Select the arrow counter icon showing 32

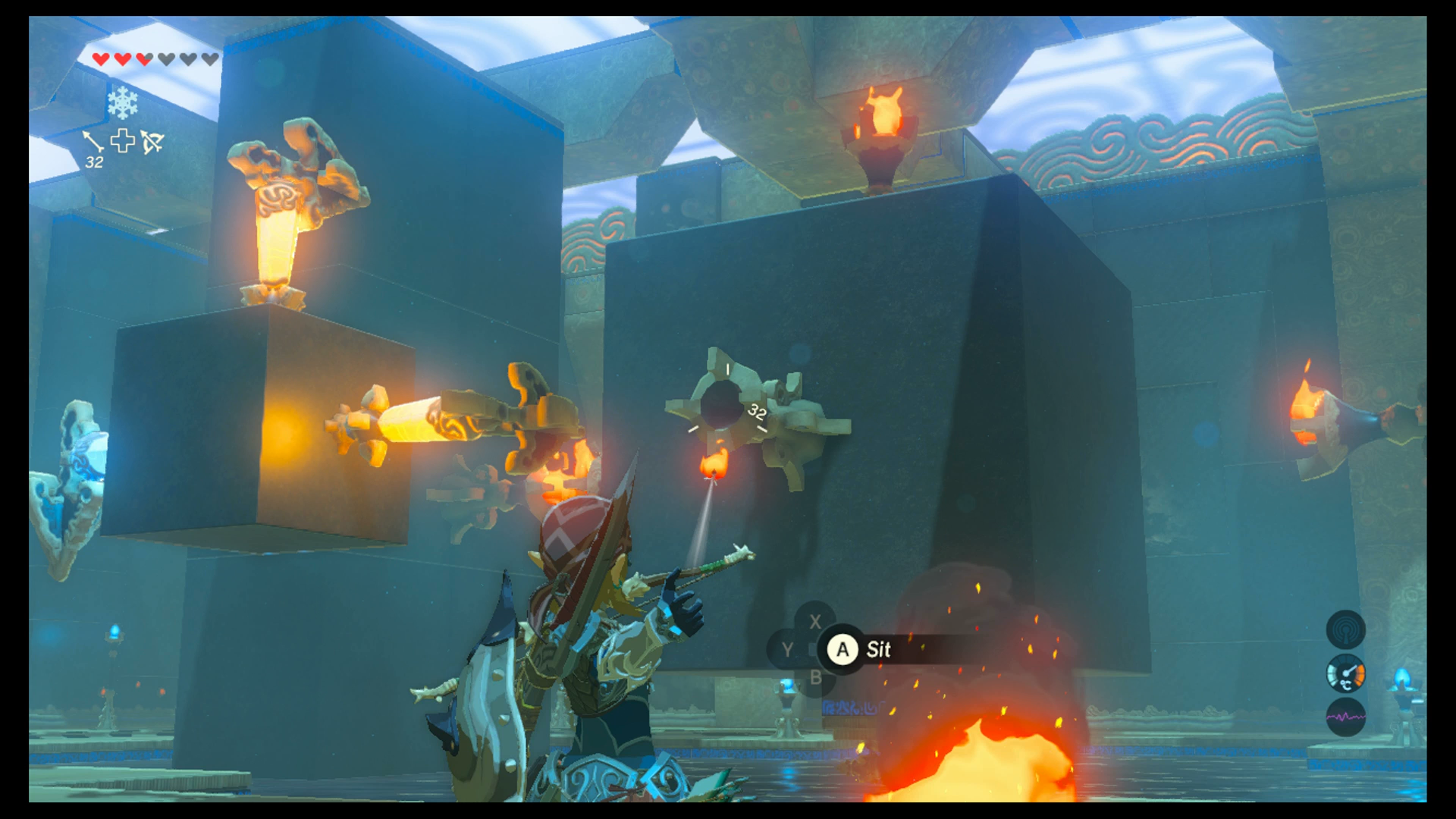(93, 149)
